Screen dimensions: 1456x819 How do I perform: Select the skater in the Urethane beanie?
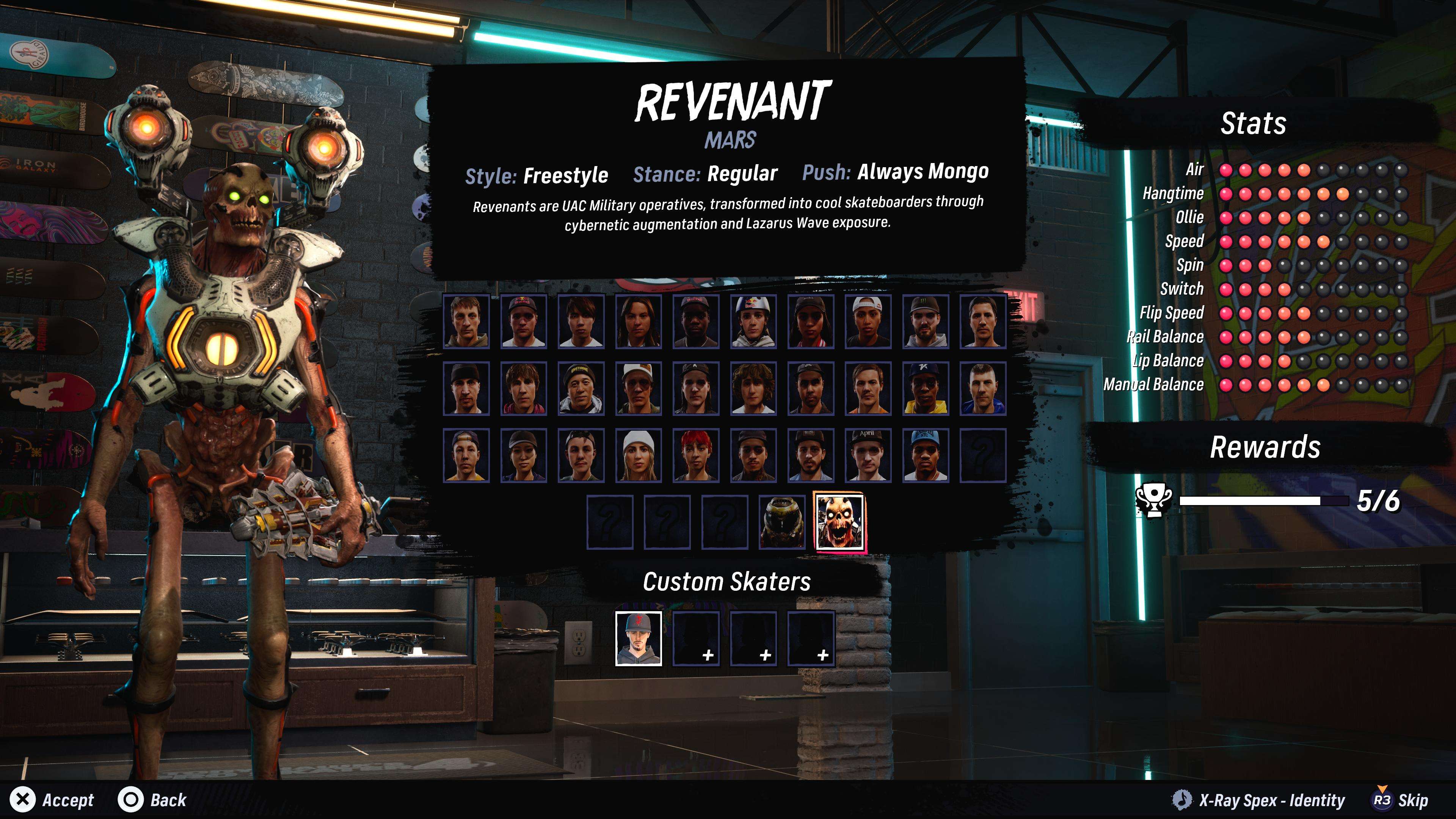(581, 389)
